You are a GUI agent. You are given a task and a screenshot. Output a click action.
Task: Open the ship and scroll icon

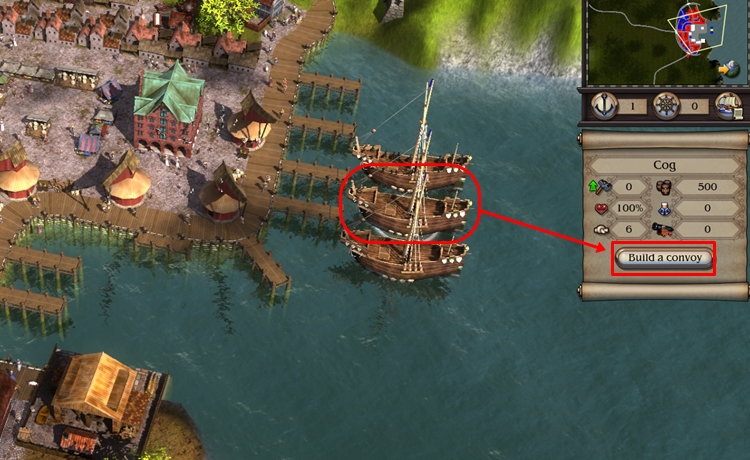[727, 105]
